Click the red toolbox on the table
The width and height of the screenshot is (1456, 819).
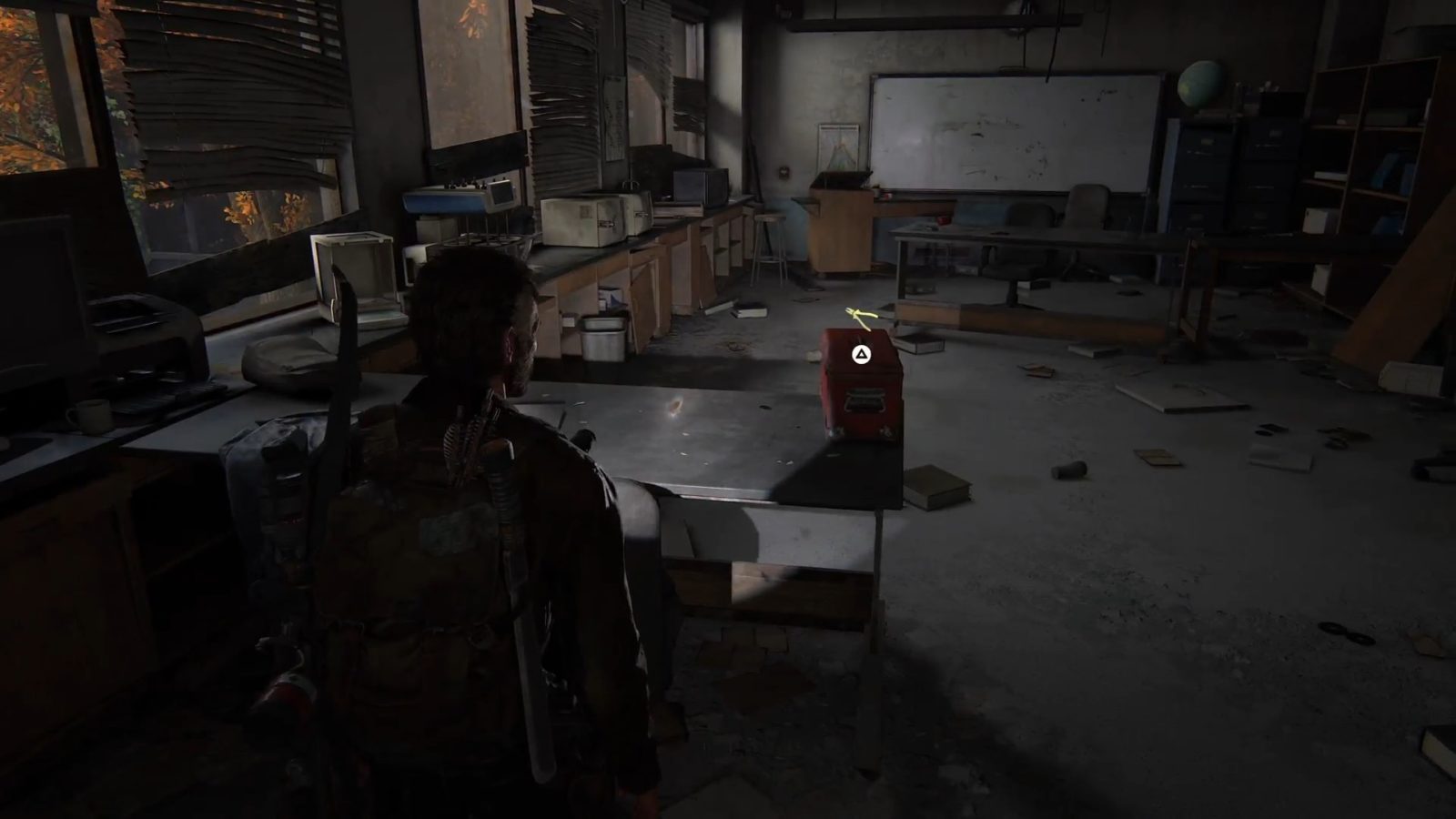pyautogui.click(x=862, y=391)
